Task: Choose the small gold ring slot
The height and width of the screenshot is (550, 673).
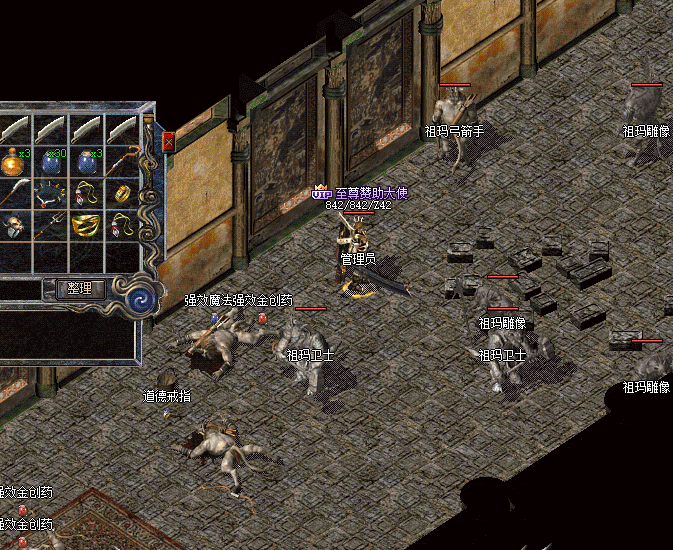Action: (x=122, y=193)
